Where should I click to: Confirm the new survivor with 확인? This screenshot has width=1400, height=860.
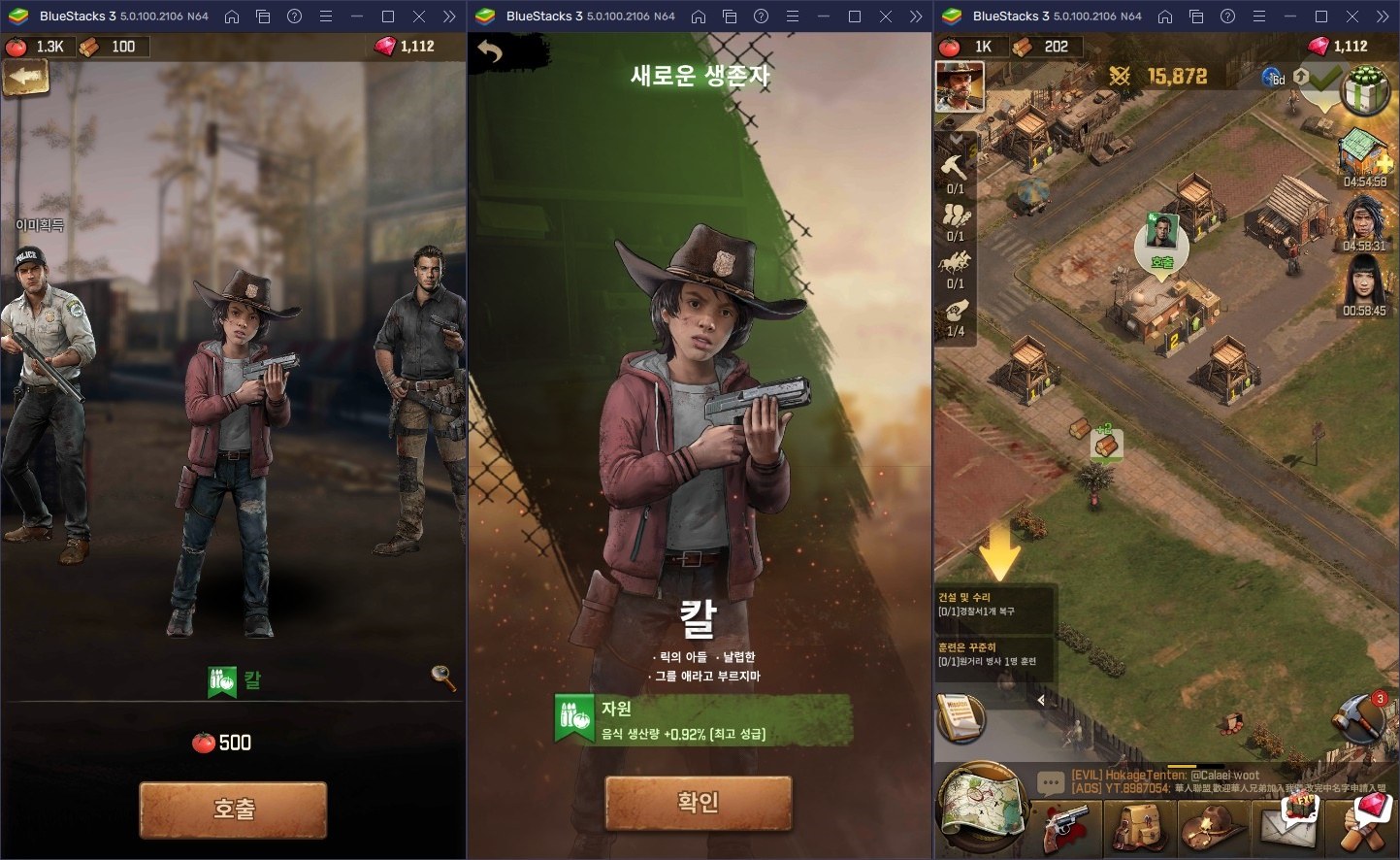coord(698,803)
